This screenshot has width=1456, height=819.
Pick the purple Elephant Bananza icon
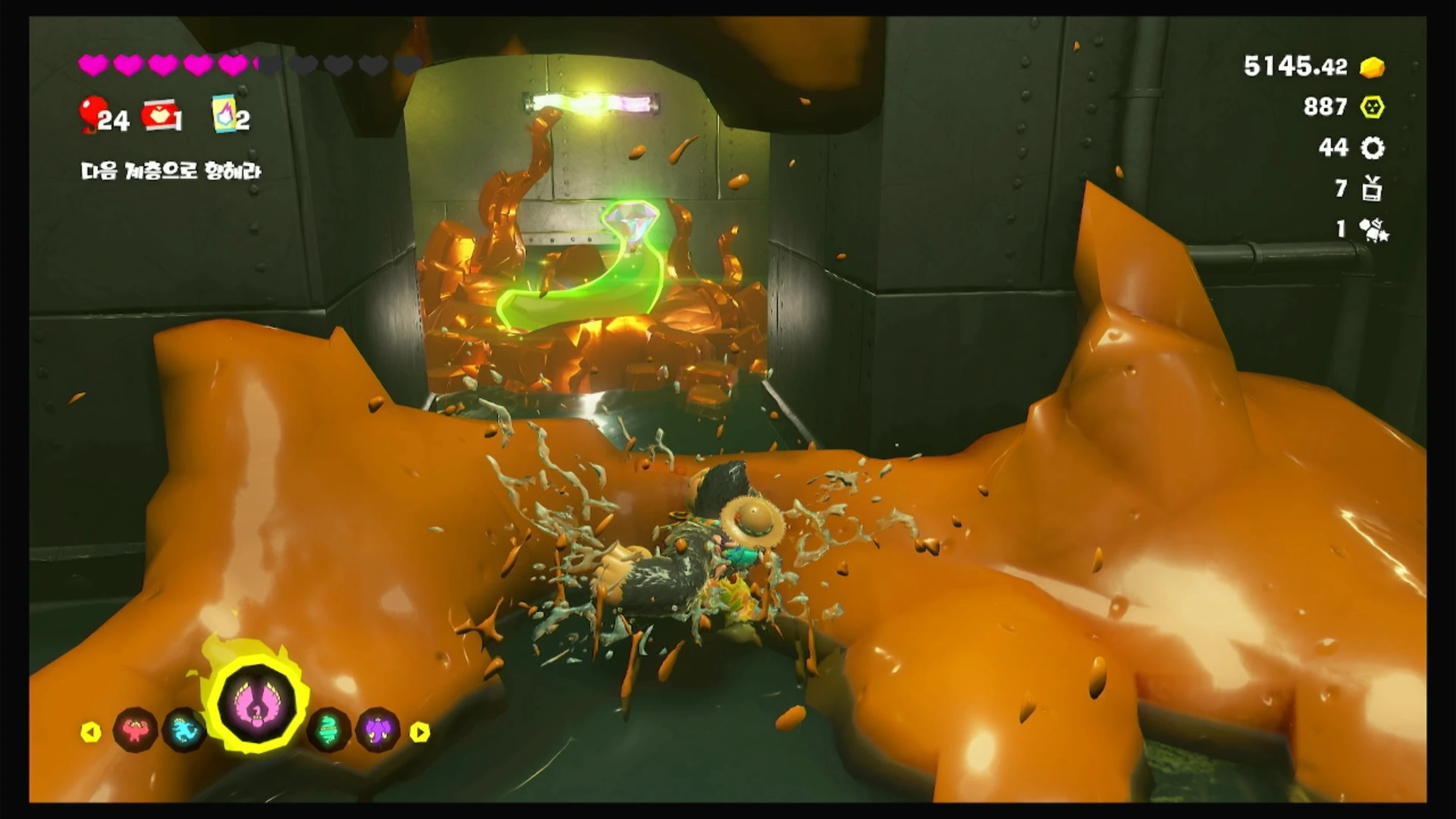[378, 730]
